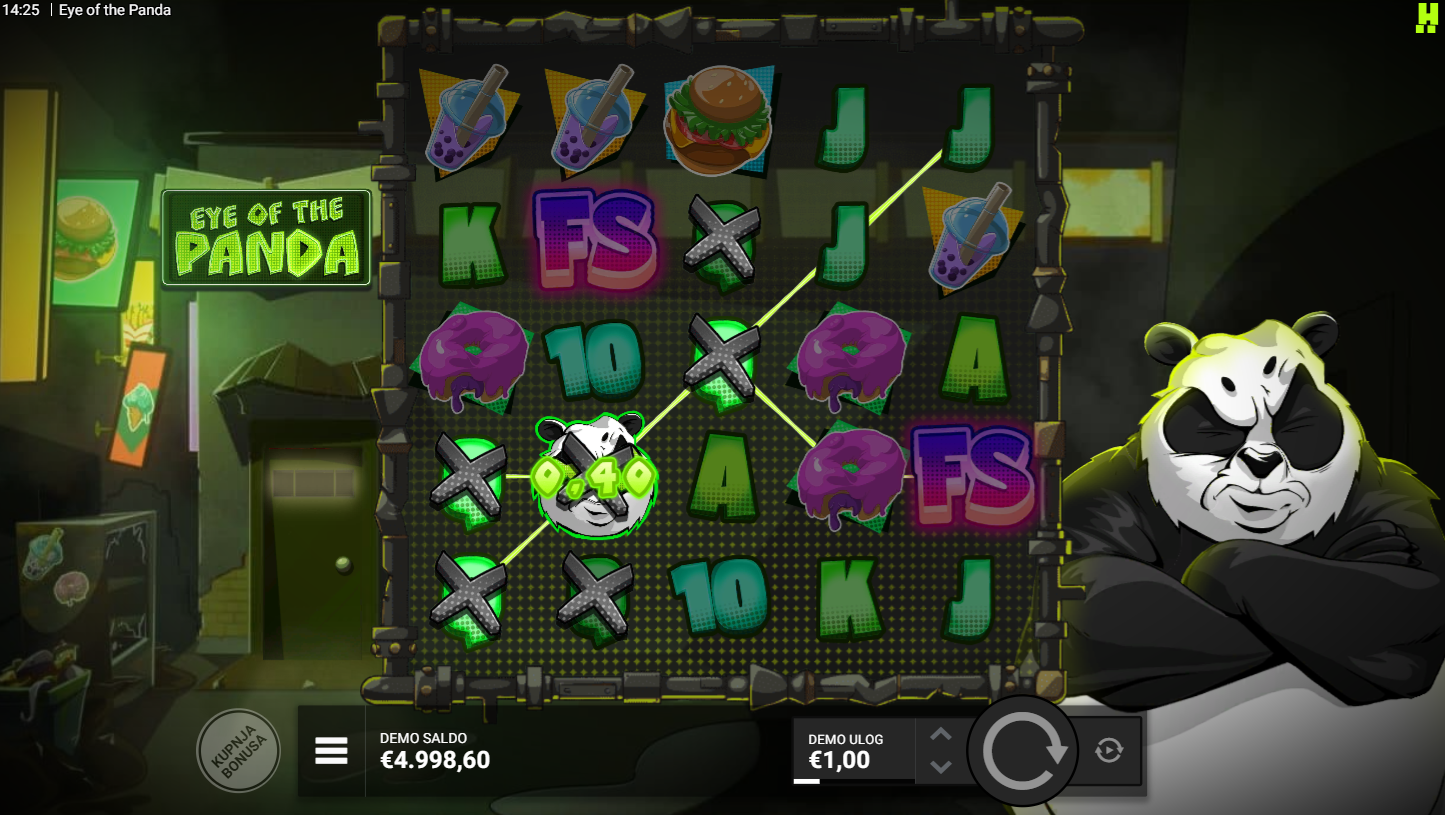Spin the reels with the circular arrow button
The height and width of the screenshot is (815, 1445).
pyautogui.click(x=1023, y=752)
